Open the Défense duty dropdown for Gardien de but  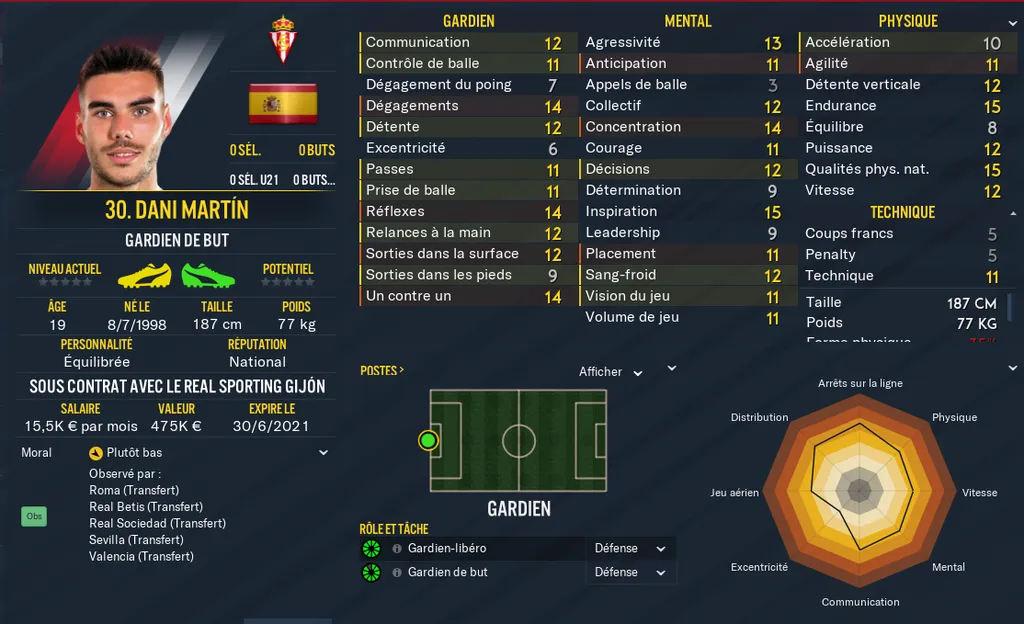pyautogui.click(x=630, y=573)
